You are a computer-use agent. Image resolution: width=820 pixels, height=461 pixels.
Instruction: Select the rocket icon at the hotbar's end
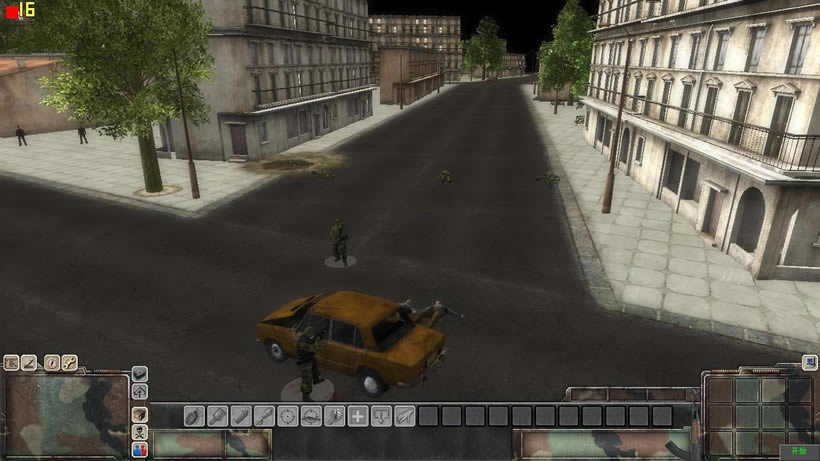click(x=404, y=416)
